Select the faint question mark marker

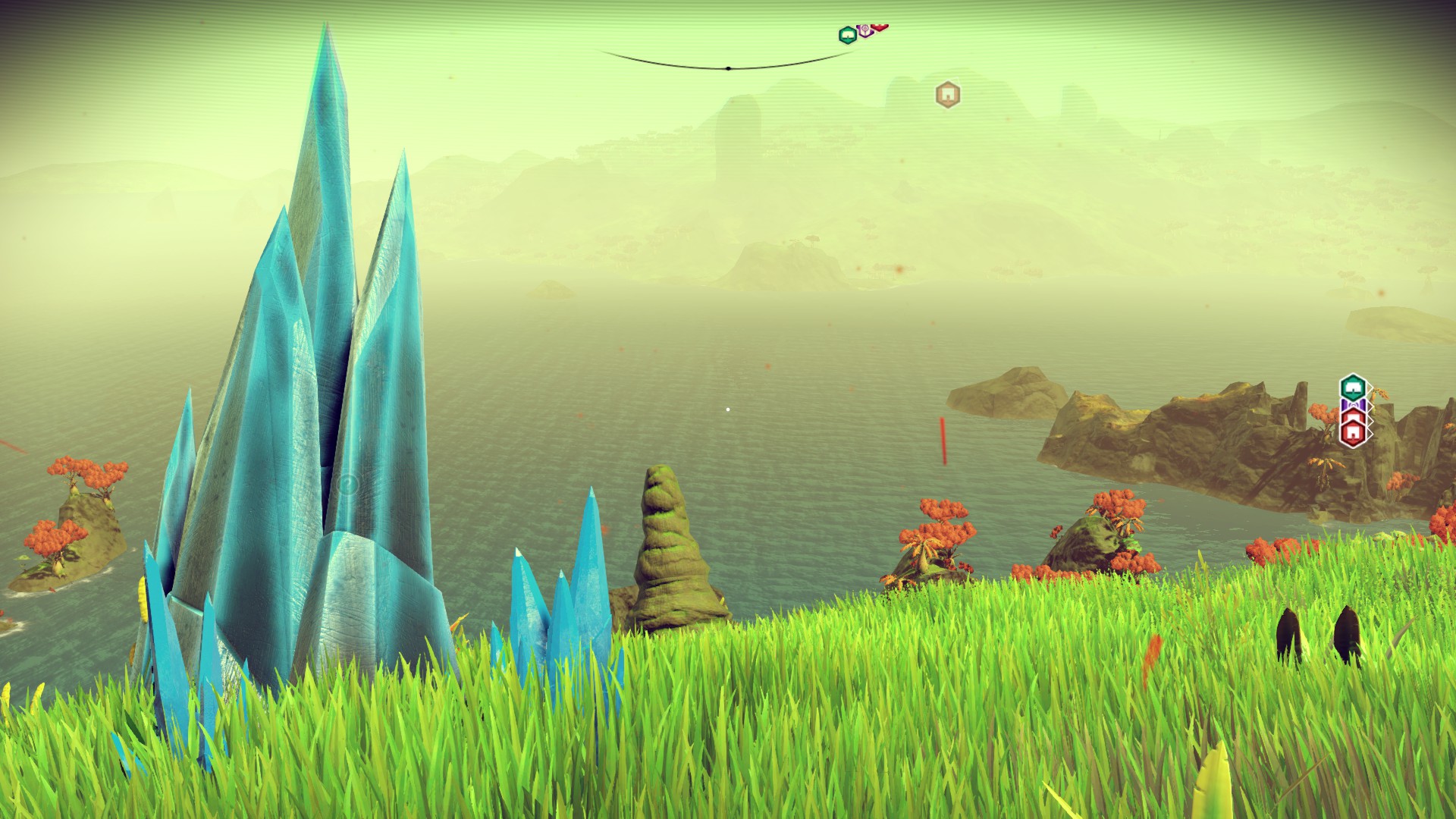point(347,484)
